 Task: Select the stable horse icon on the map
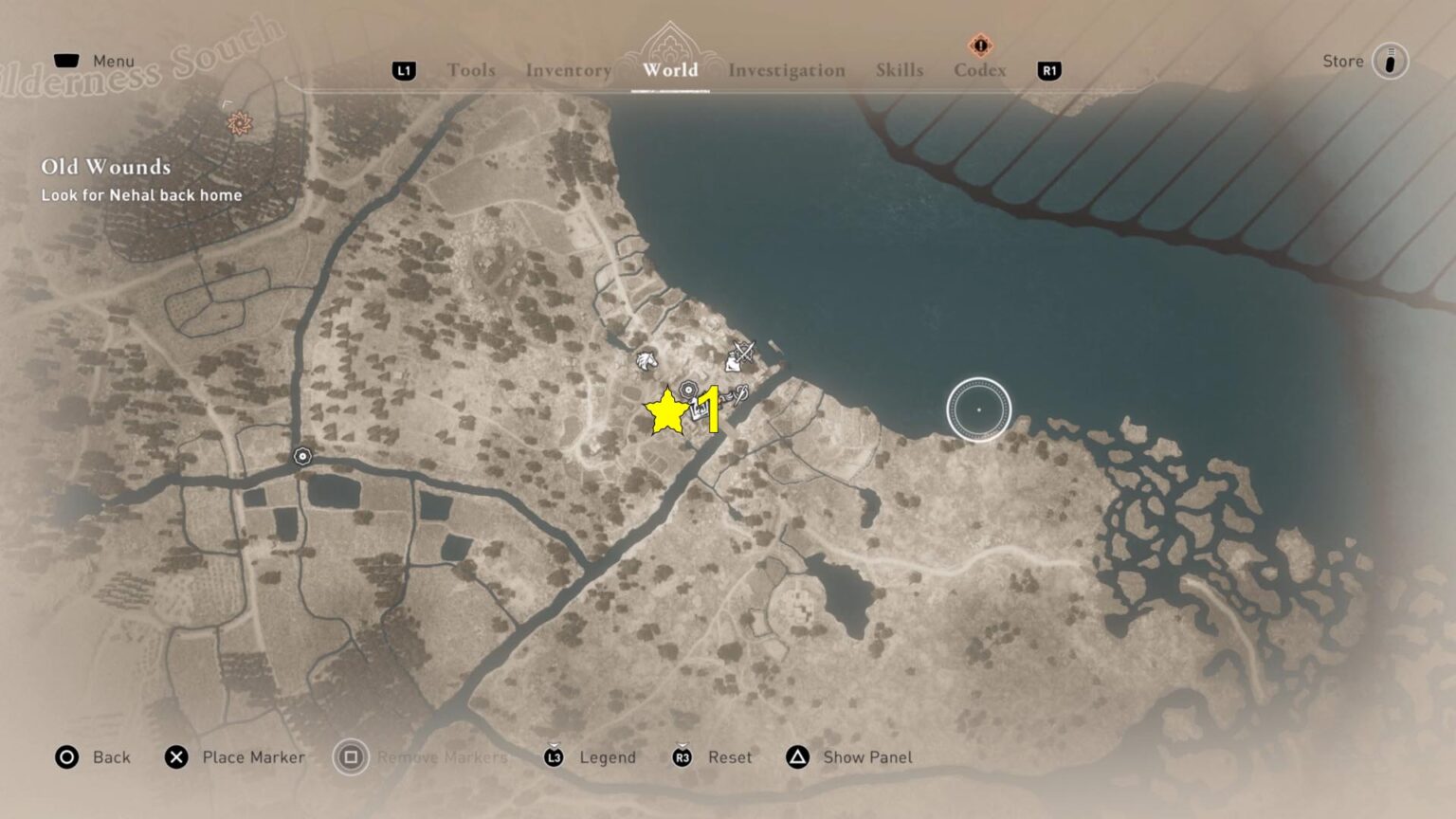(646, 362)
